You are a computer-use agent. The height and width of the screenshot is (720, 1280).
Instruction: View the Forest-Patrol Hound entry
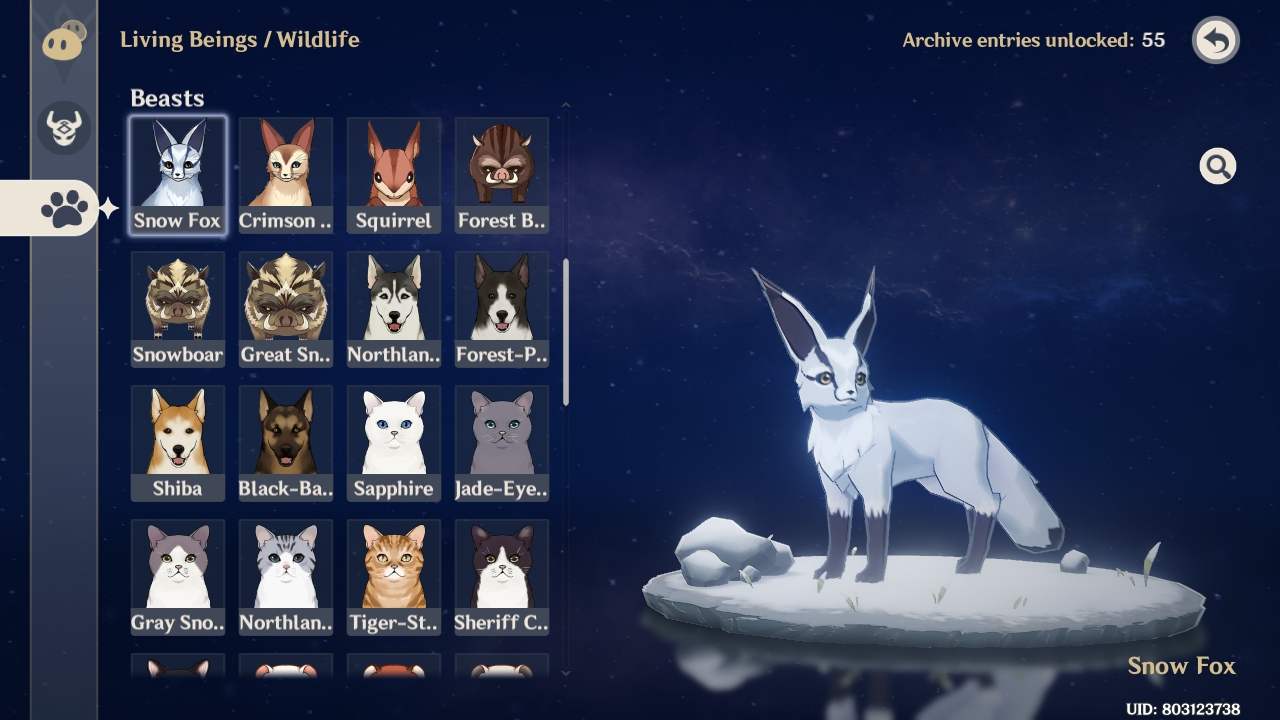click(501, 310)
